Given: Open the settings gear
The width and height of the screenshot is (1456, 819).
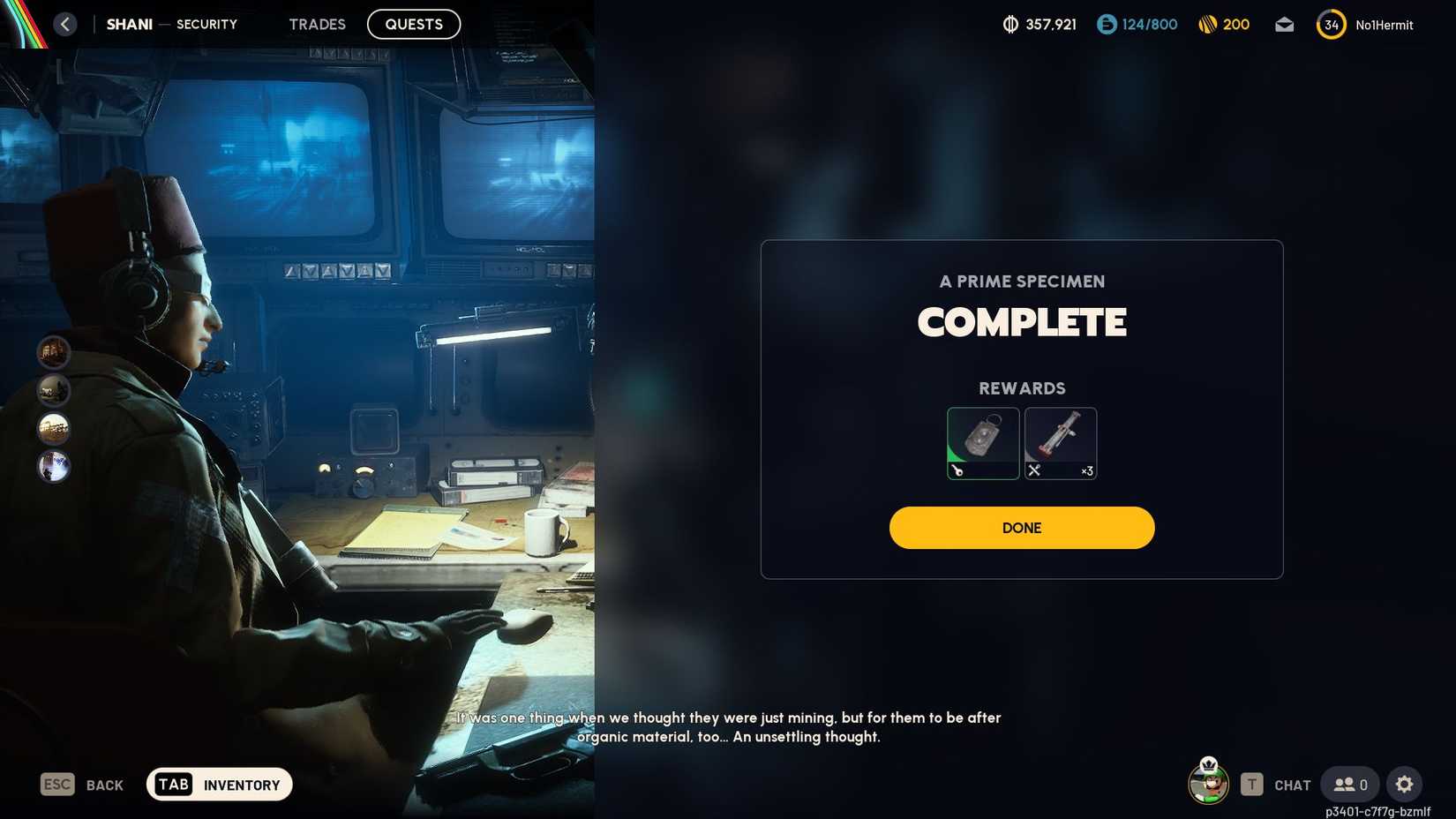Looking at the screenshot, I should click(1404, 784).
